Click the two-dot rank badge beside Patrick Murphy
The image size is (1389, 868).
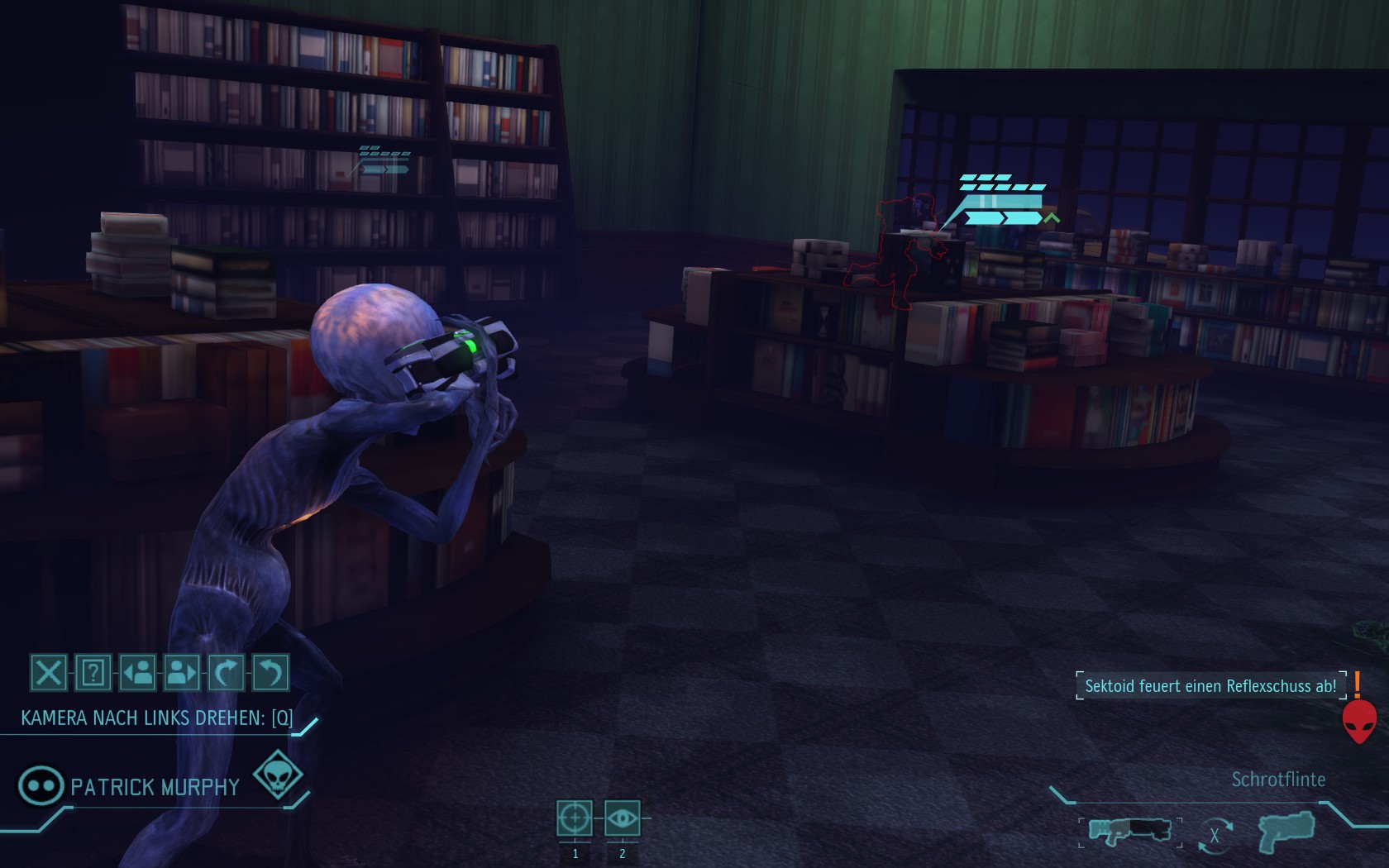(x=41, y=785)
